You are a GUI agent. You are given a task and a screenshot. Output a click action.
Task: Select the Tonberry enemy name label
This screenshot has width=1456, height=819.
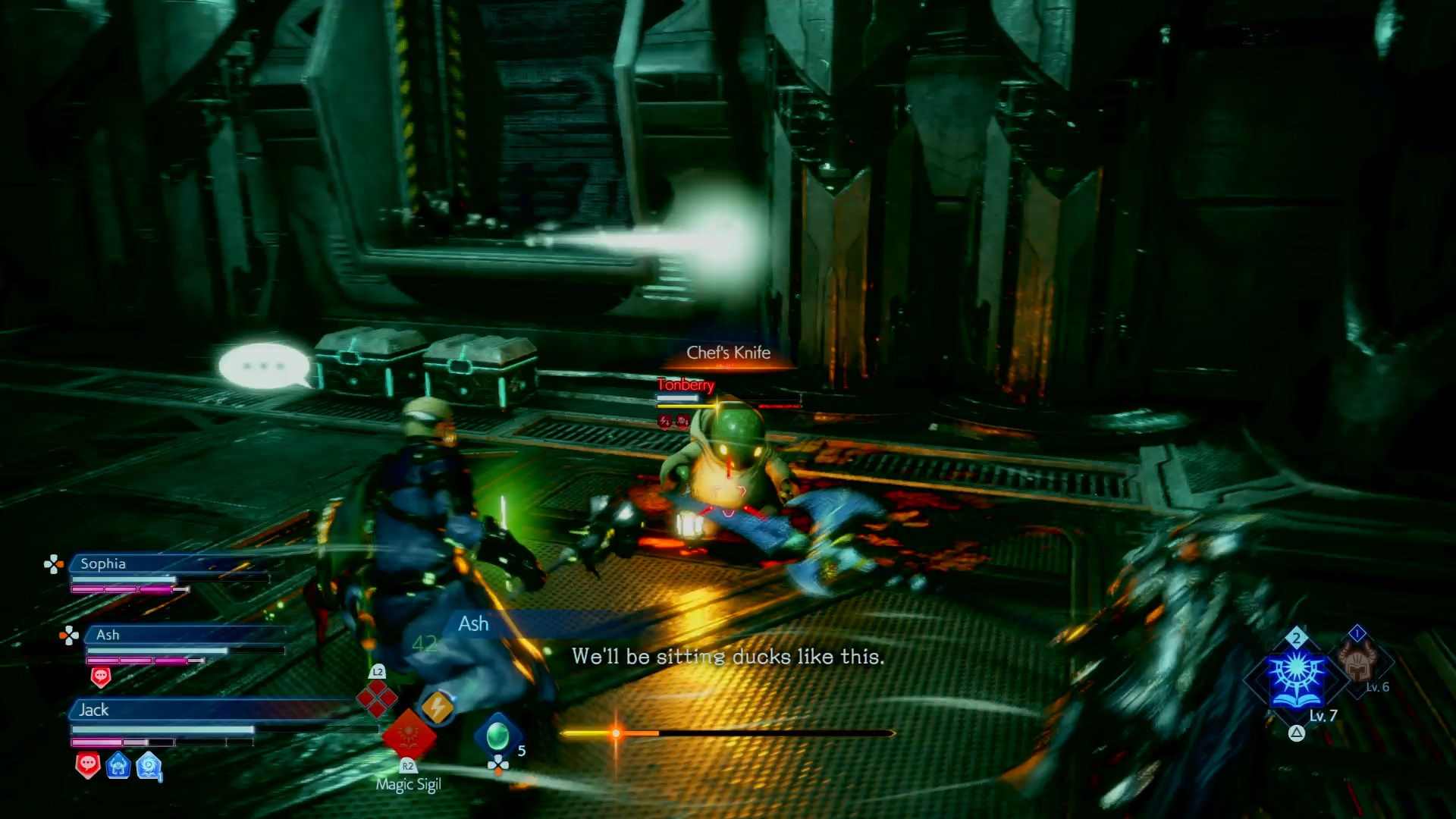[x=686, y=385]
